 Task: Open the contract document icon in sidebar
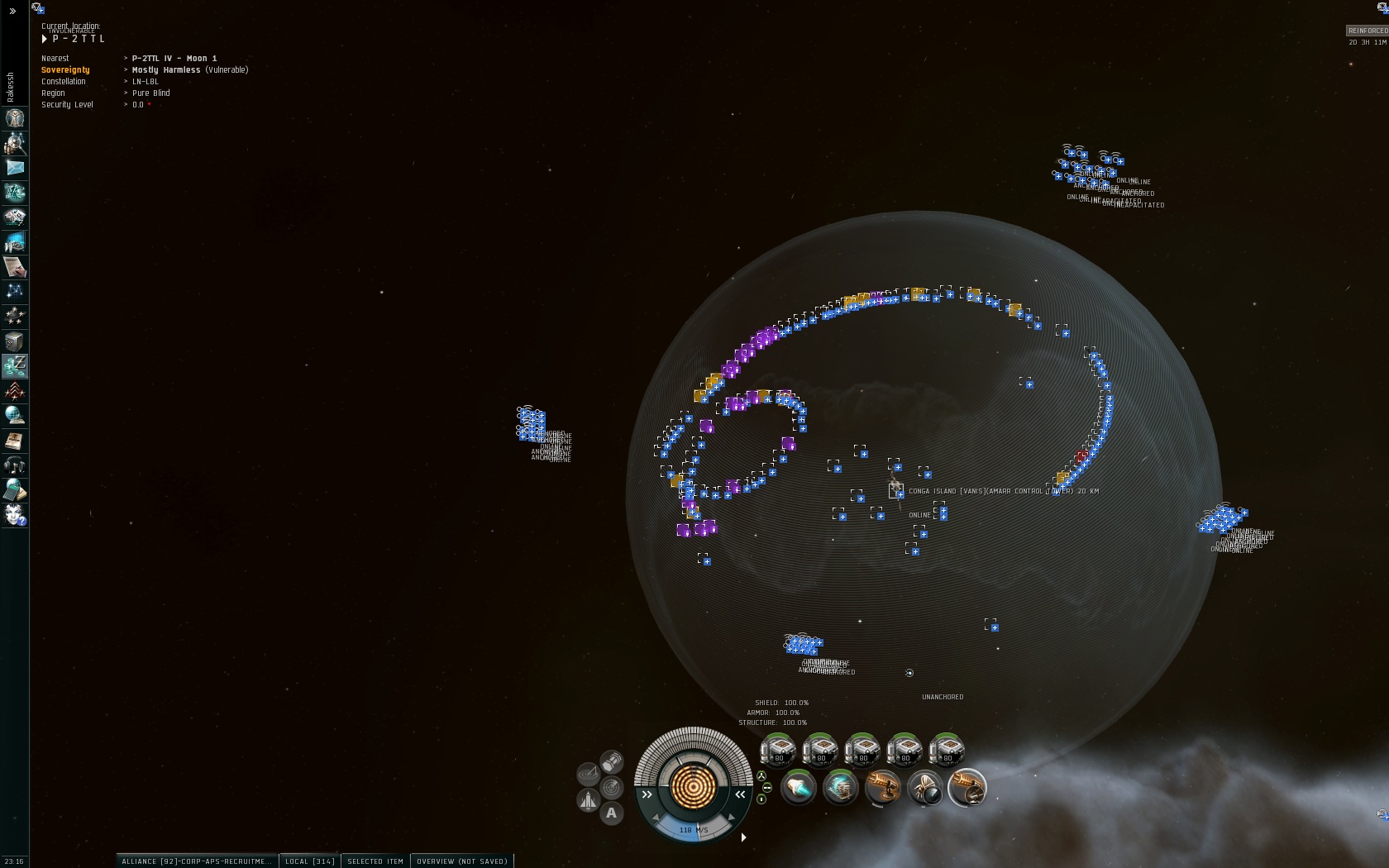(15, 267)
